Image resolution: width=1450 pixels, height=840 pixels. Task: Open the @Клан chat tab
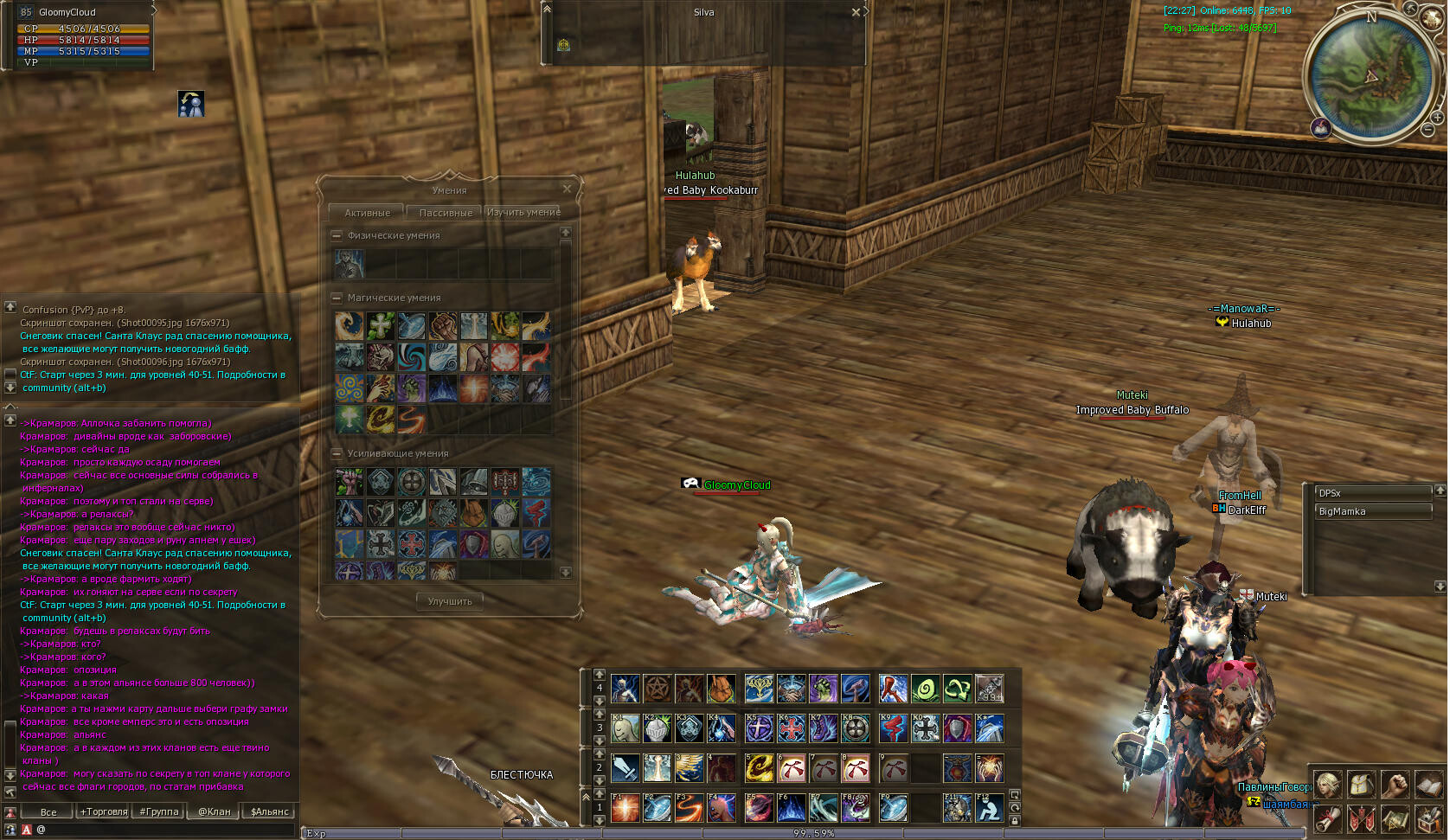pyautogui.click(x=215, y=811)
